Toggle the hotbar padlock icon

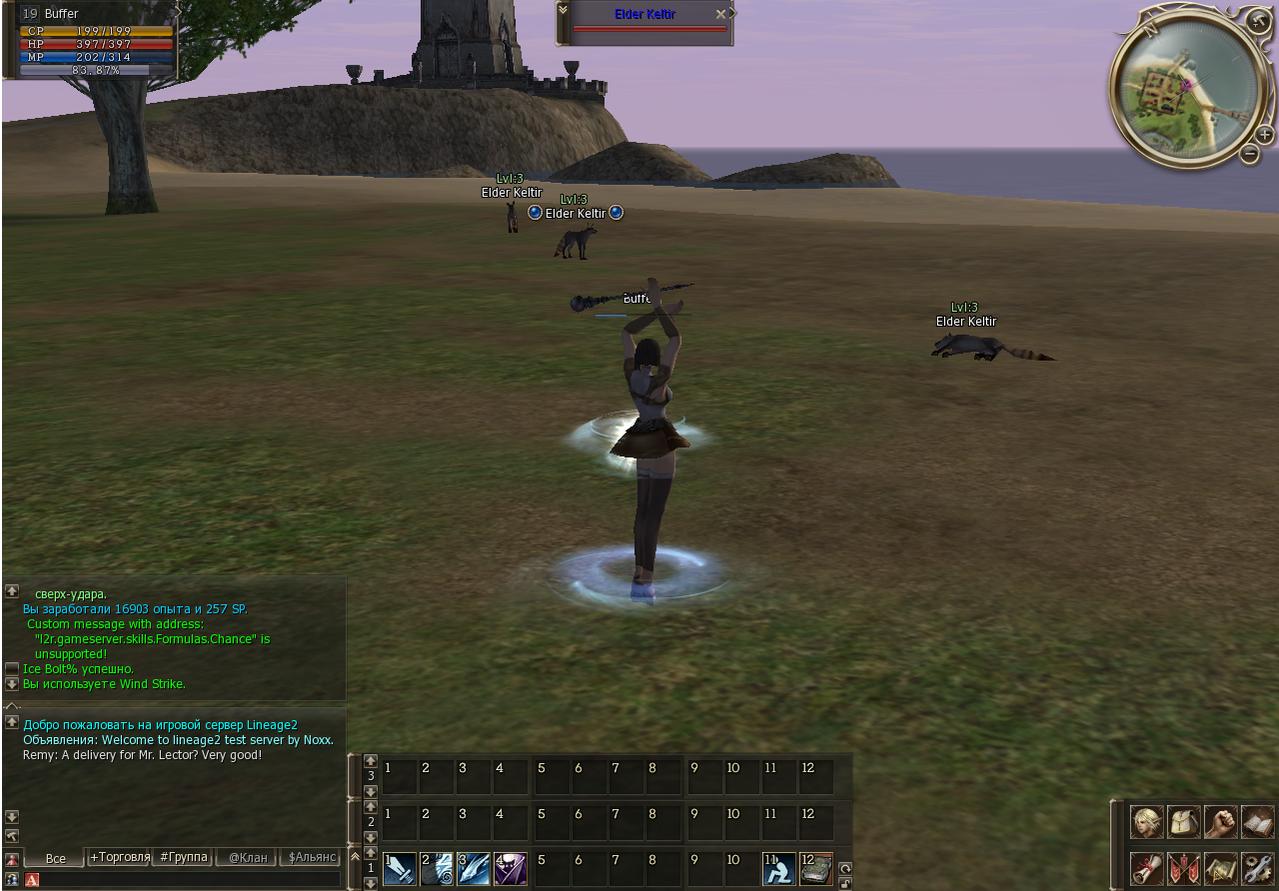point(845,883)
